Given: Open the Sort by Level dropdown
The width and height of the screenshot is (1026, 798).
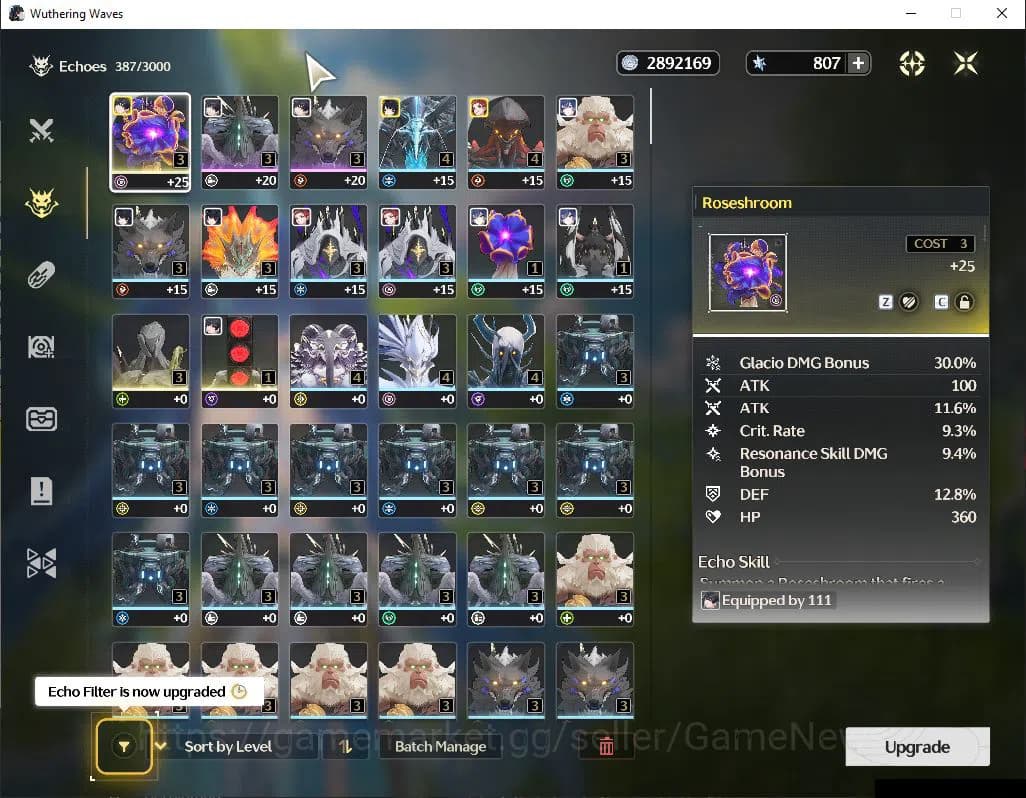Looking at the screenshot, I should [x=228, y=746].
